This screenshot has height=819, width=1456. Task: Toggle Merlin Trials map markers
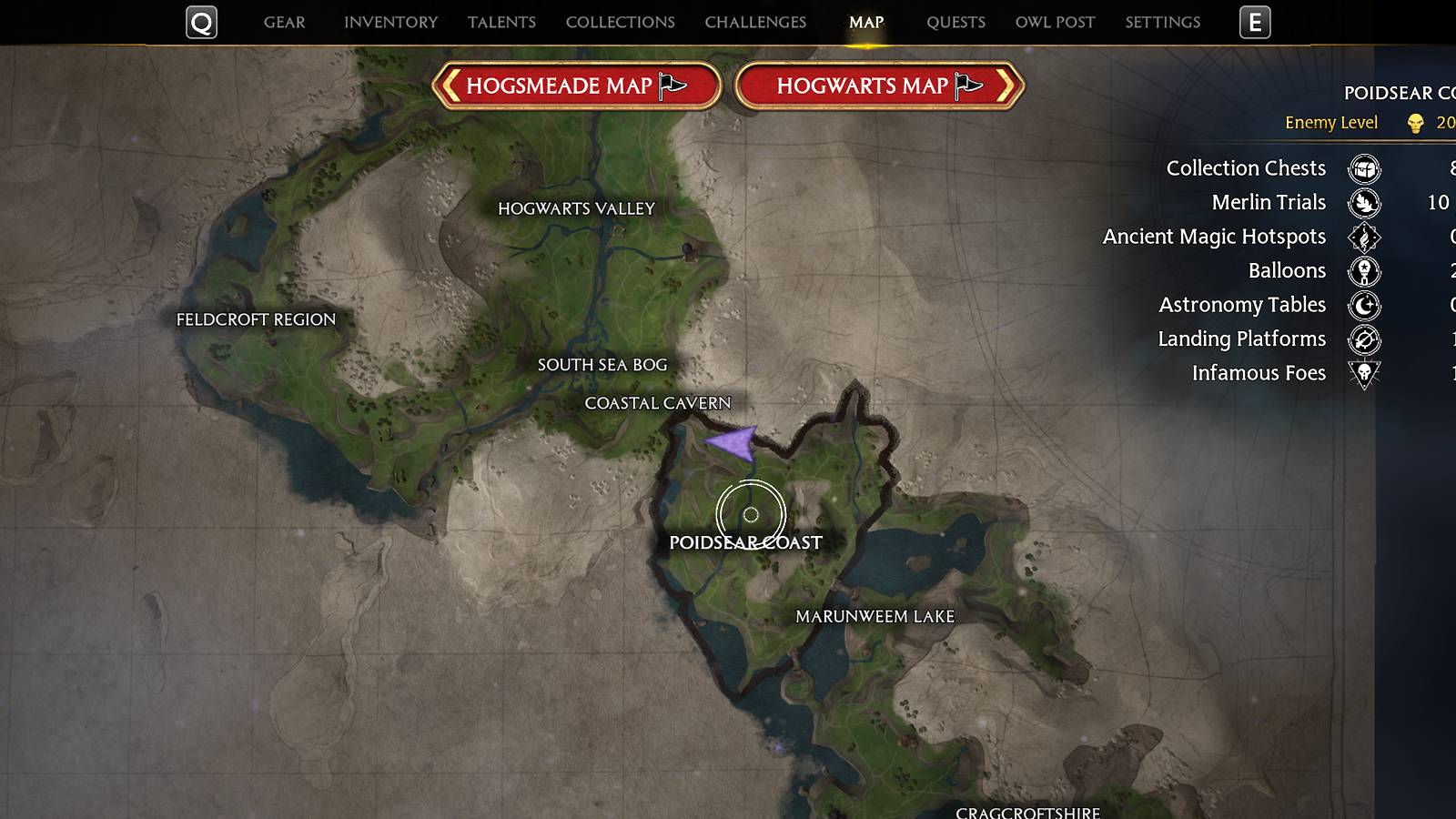click(1363, 204)
